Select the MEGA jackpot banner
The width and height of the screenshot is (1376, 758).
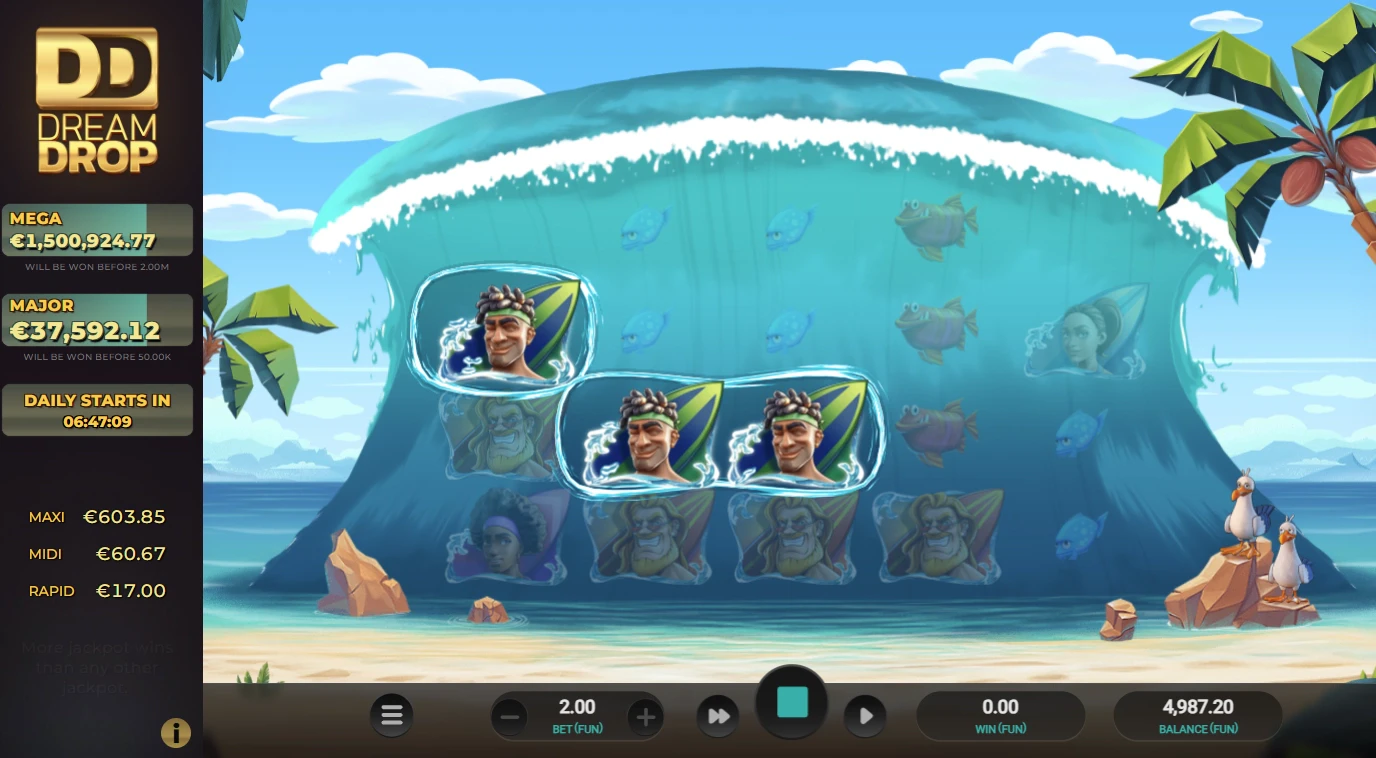pyautogui.click(x=97, y=230)
